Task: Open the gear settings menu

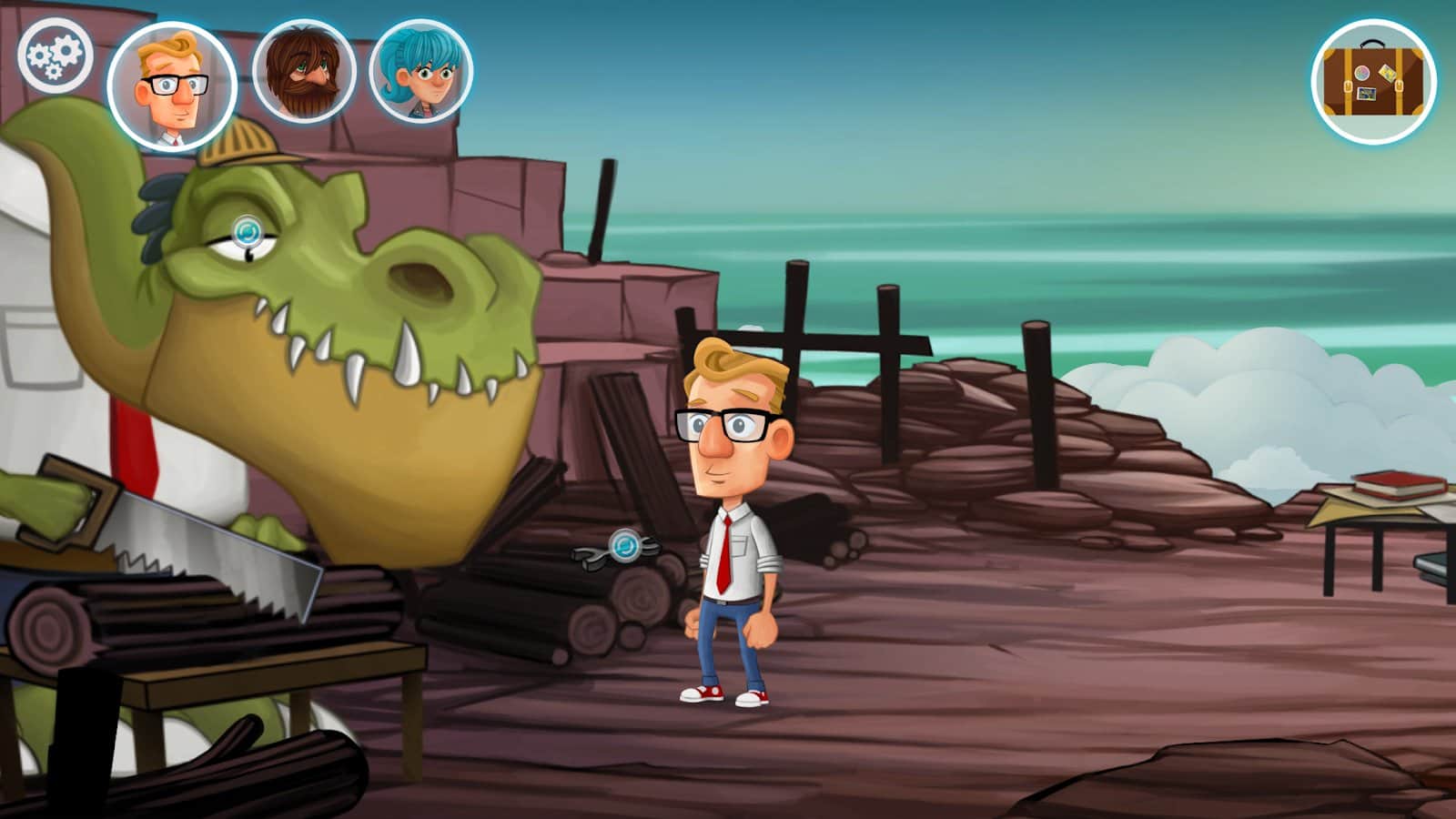Action: click(55, 54)
